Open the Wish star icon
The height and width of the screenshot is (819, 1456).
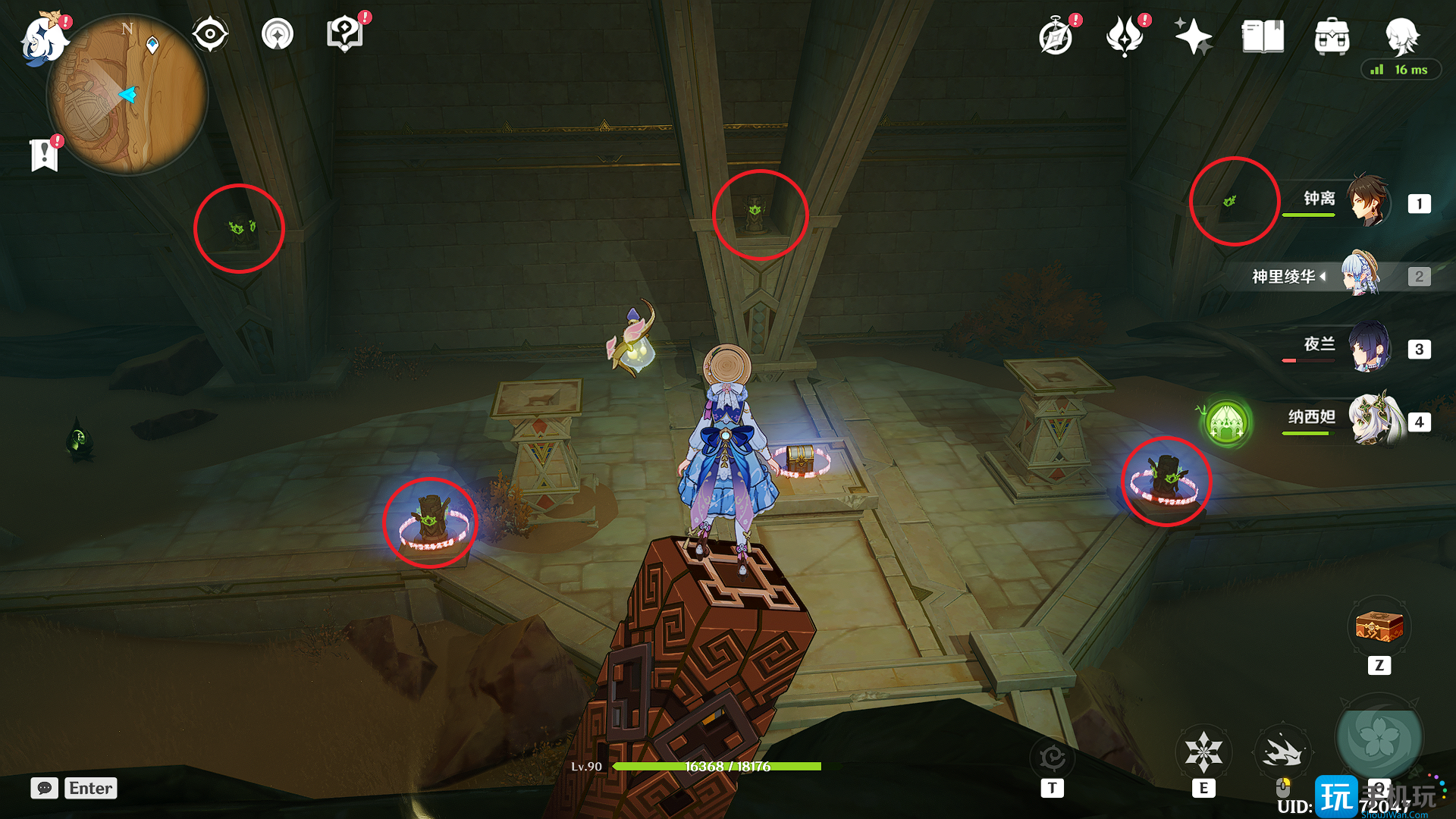coord(1193,36)
